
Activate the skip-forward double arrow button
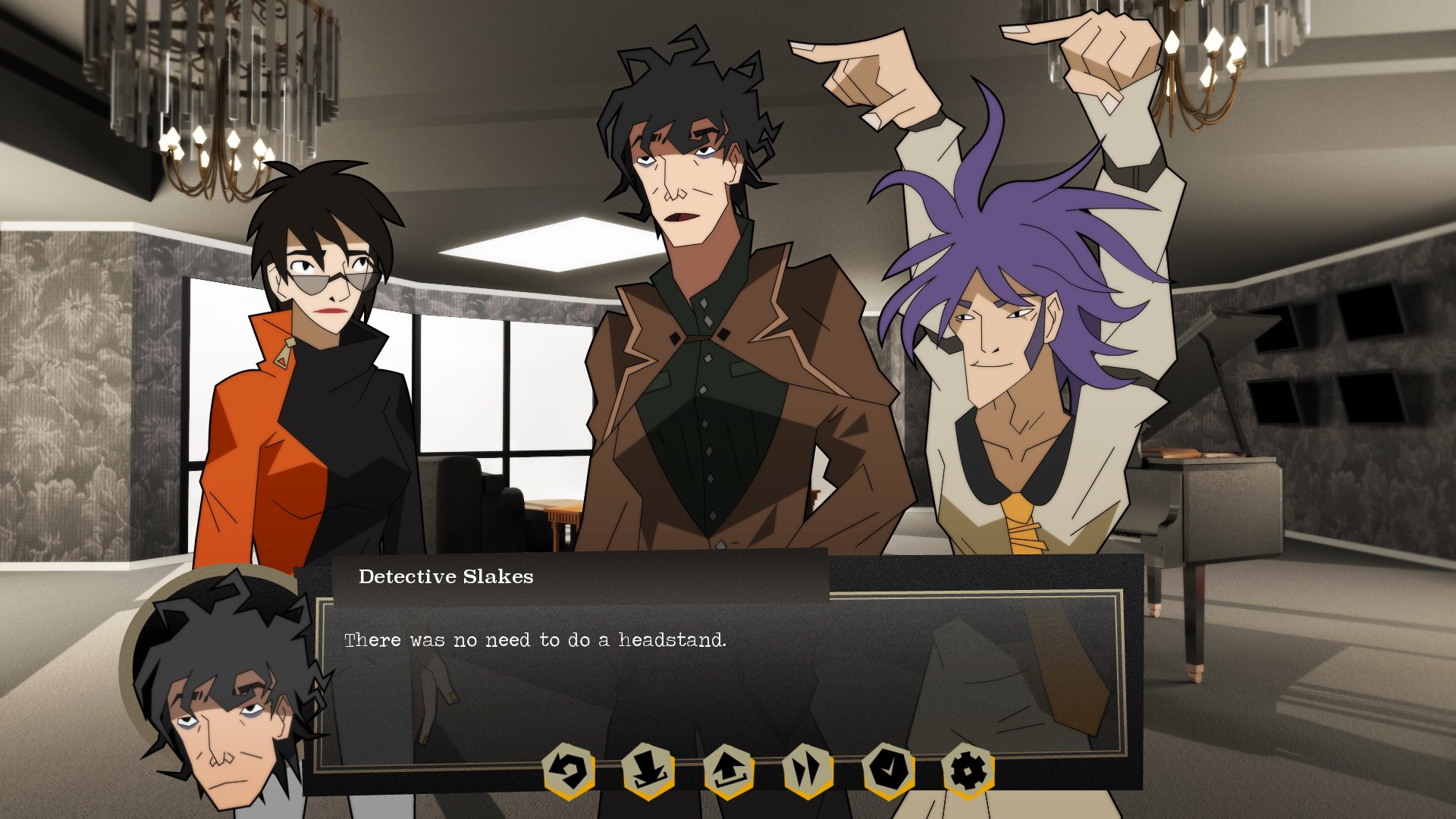808,771
